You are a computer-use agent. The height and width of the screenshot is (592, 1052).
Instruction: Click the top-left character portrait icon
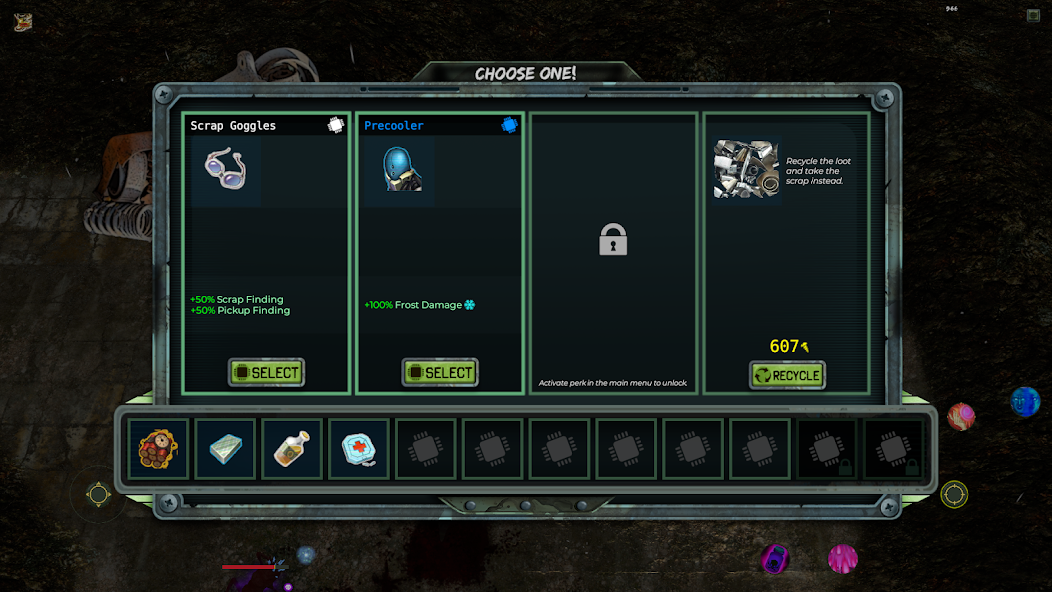(23, 22)
